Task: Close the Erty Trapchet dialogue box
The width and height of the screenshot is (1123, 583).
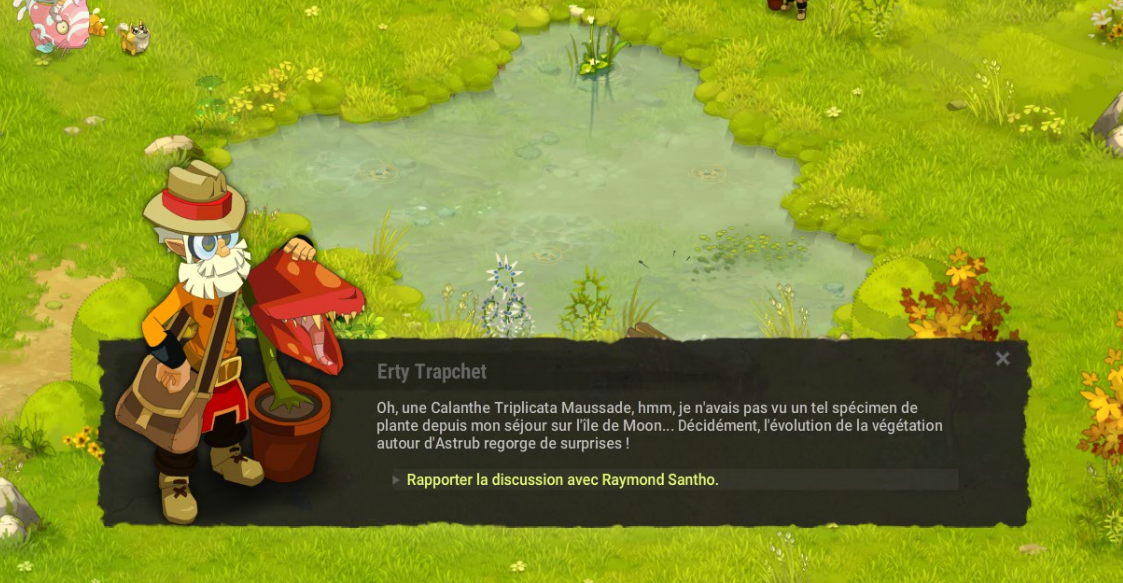Action: [1002, 359]
